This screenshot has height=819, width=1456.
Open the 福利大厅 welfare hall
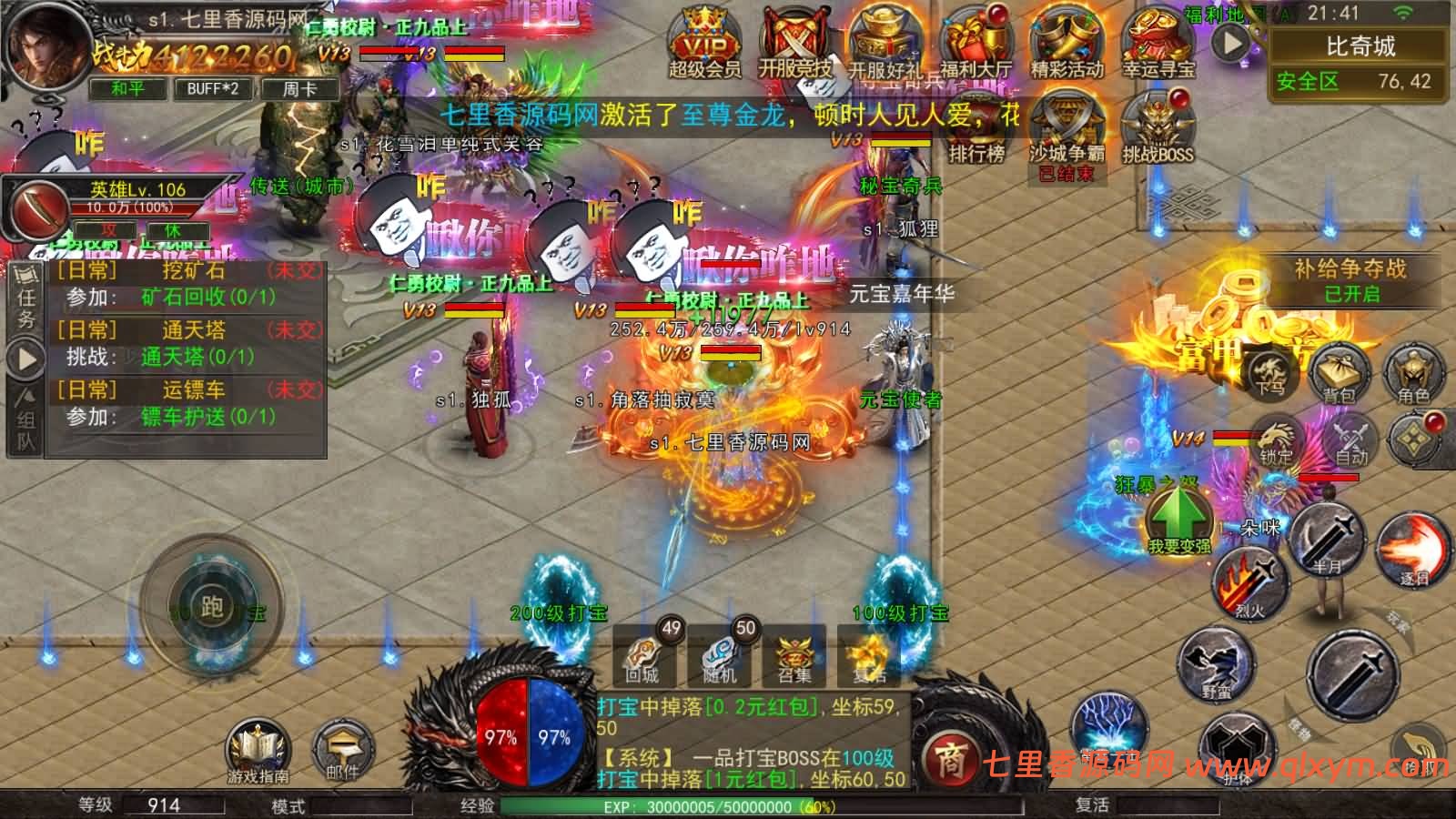pyautogui.click(x=976, y=44)
